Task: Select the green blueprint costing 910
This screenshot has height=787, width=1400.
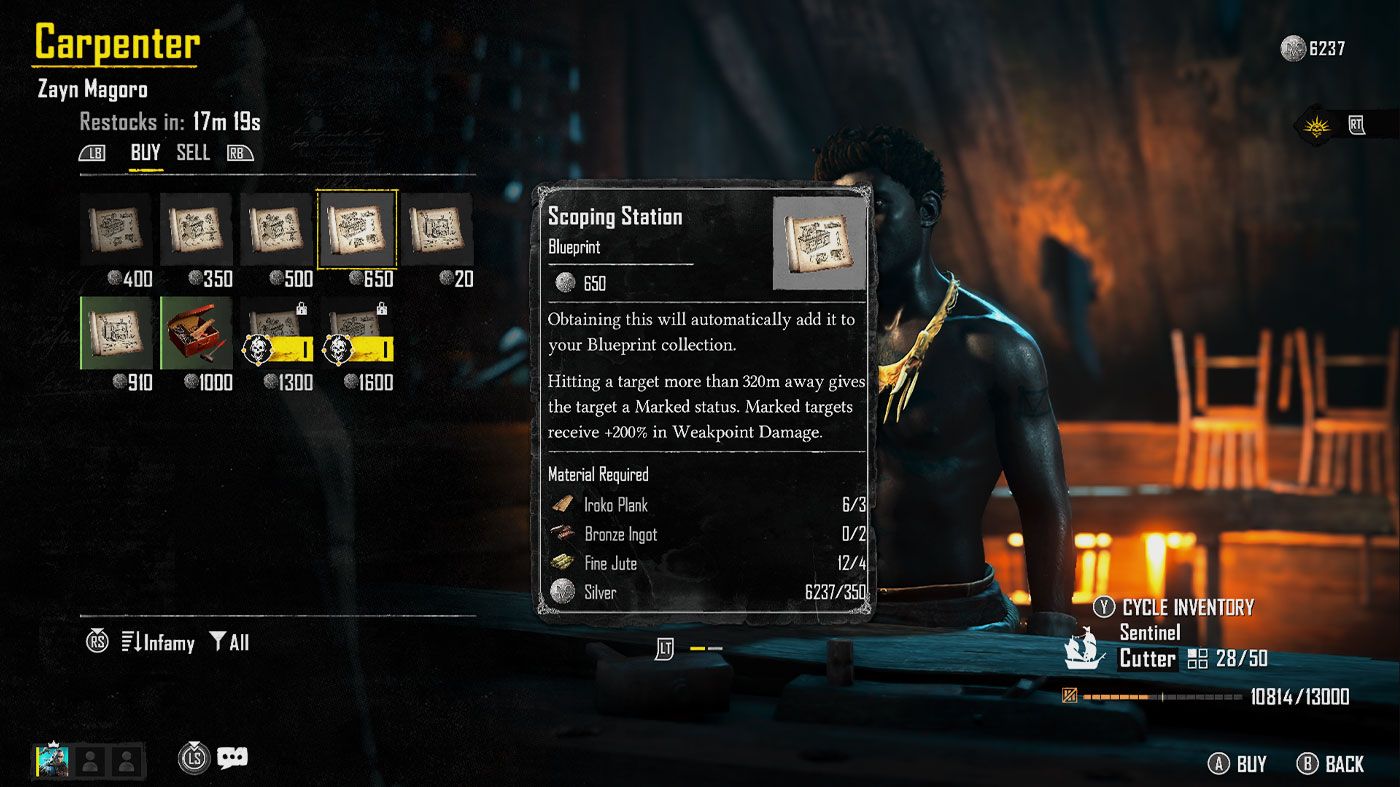Action: tap(116, 333)
